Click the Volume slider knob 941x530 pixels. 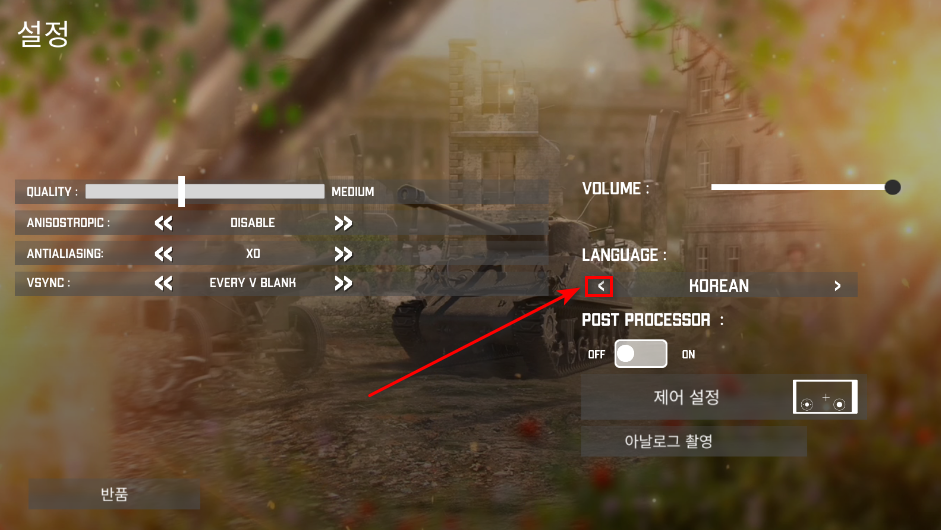892,187
